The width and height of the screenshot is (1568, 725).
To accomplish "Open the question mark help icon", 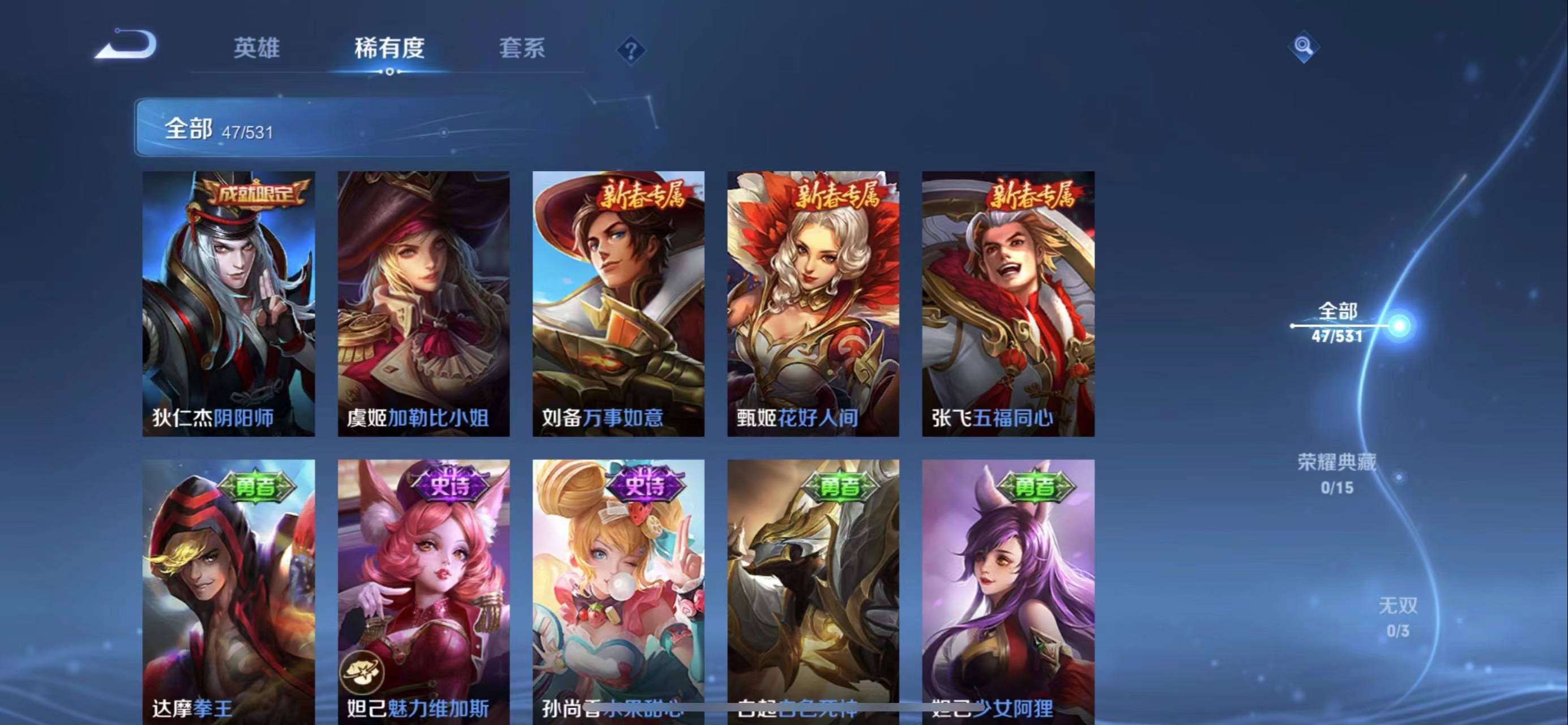I will [x=631, y=50].
